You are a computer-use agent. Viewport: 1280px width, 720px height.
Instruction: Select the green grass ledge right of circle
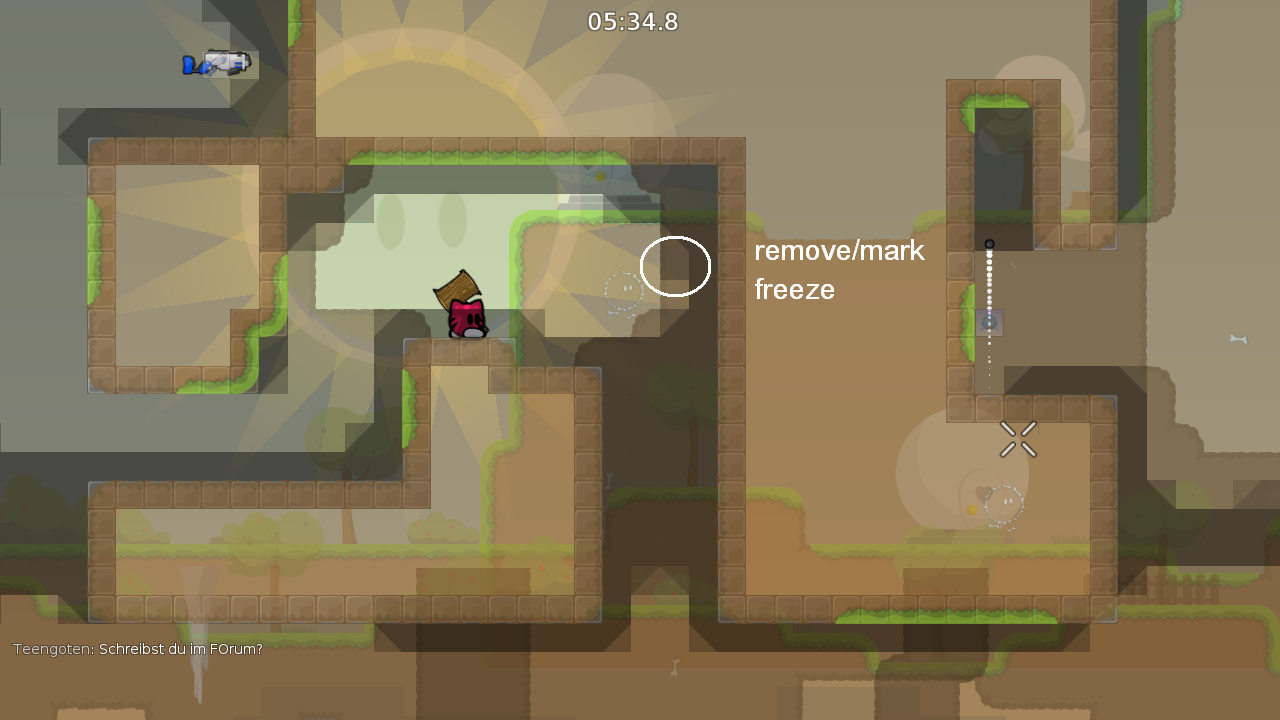point(757,221)
